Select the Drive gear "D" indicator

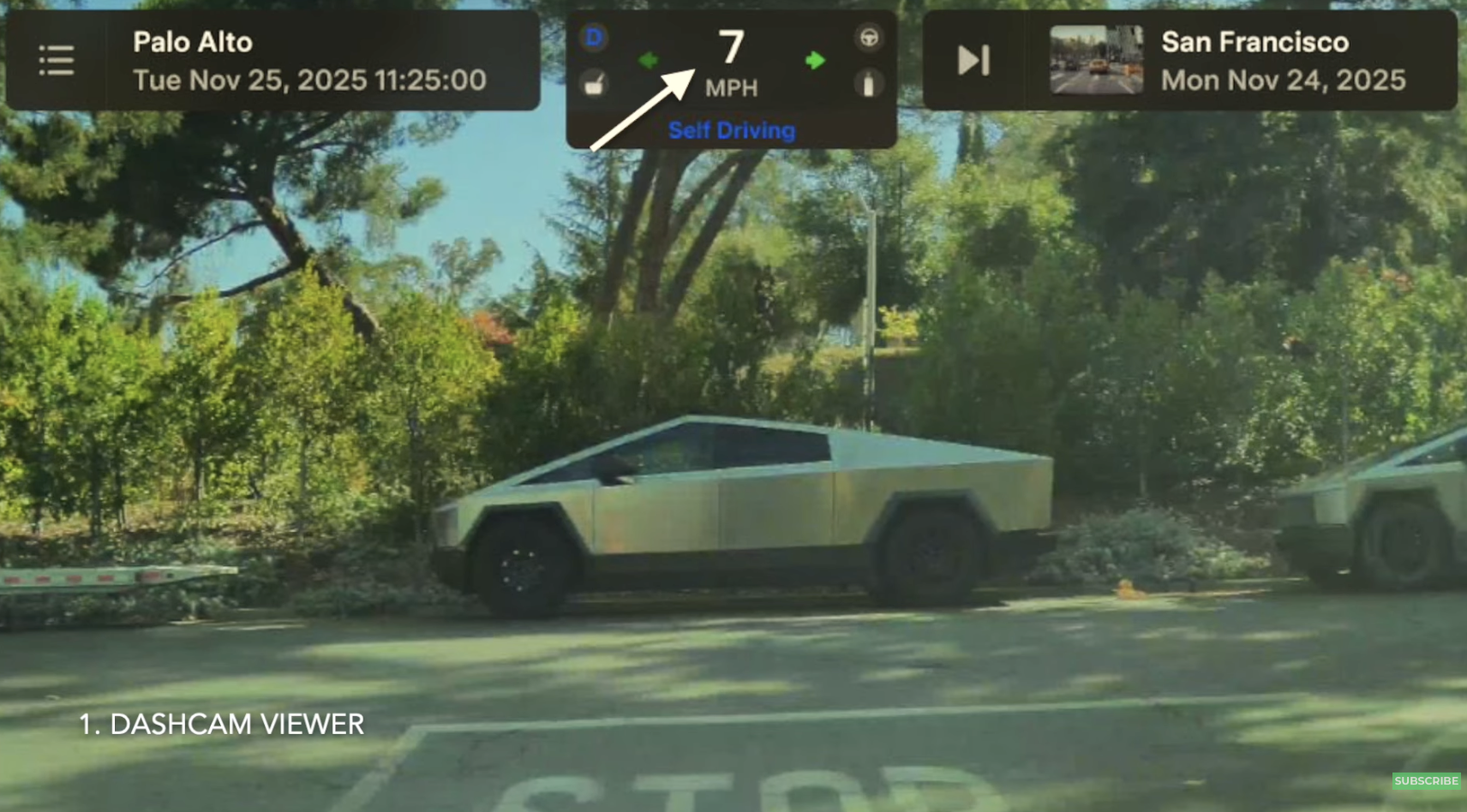(593, 36)
